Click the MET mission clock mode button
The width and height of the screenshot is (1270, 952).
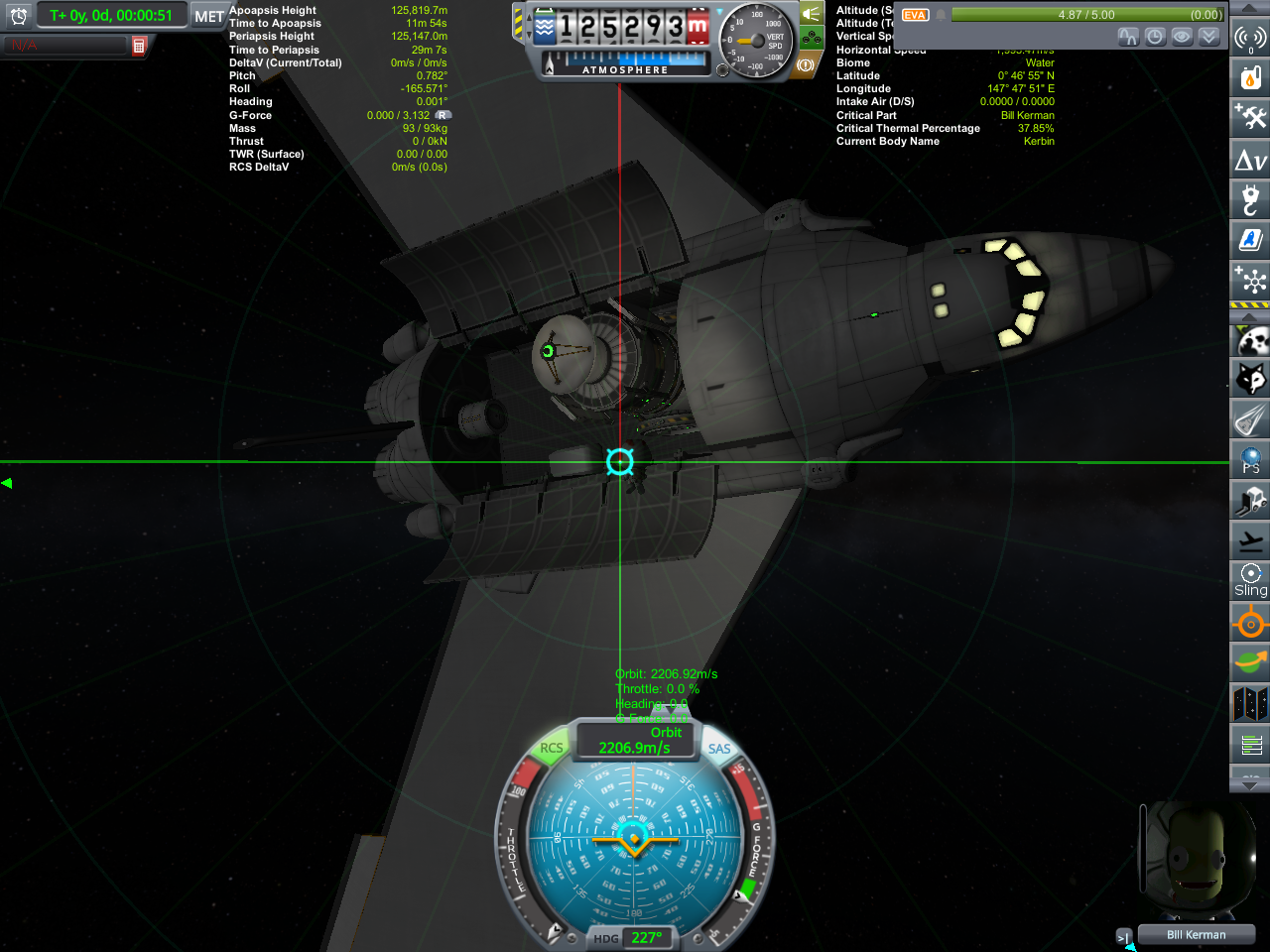(208, 16)
